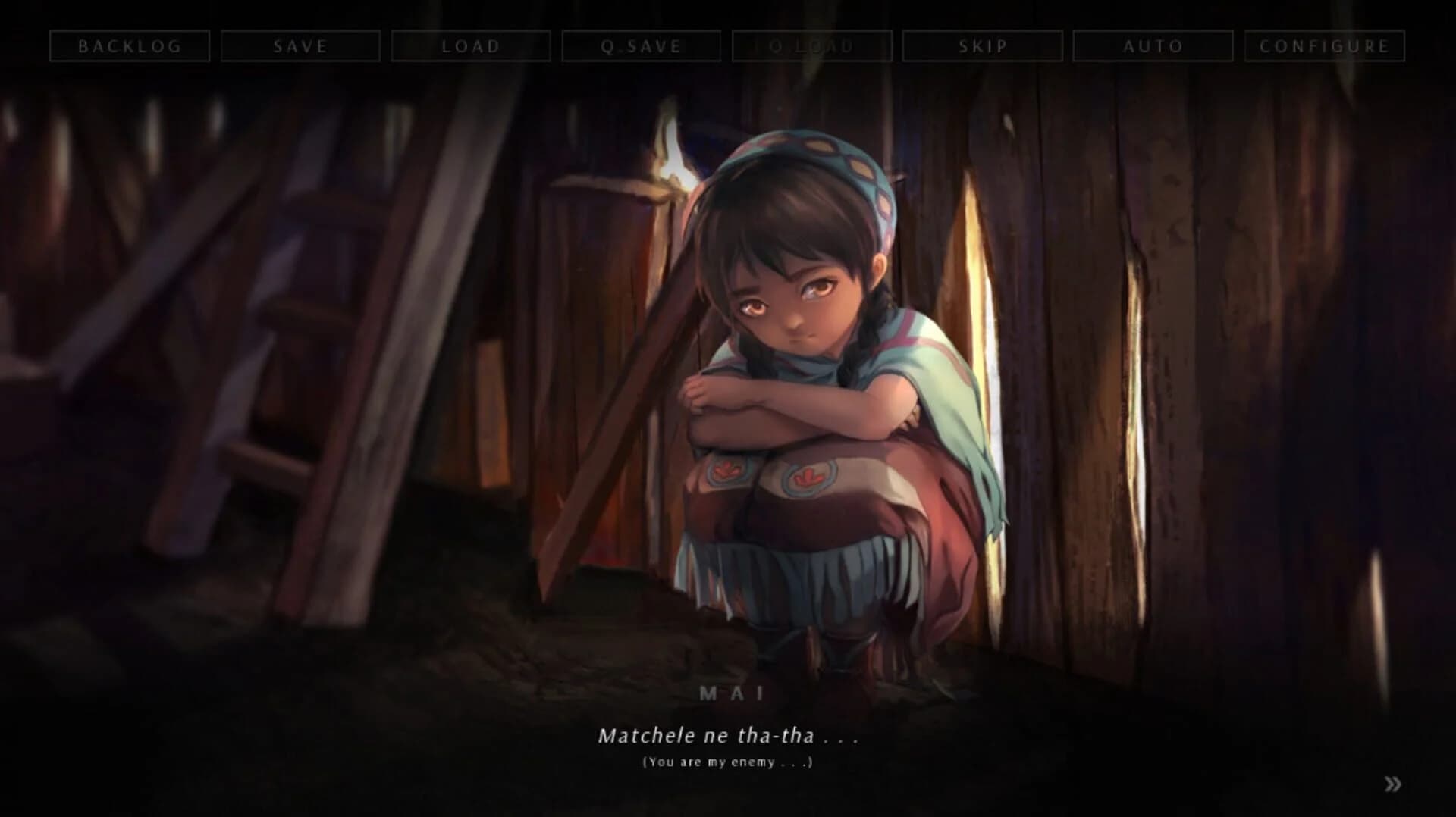Image resolution: width=1456 pixels, height=817 pixels.
Task: Click the speaker name MAI above the dialogue
Action: [730, 691]
